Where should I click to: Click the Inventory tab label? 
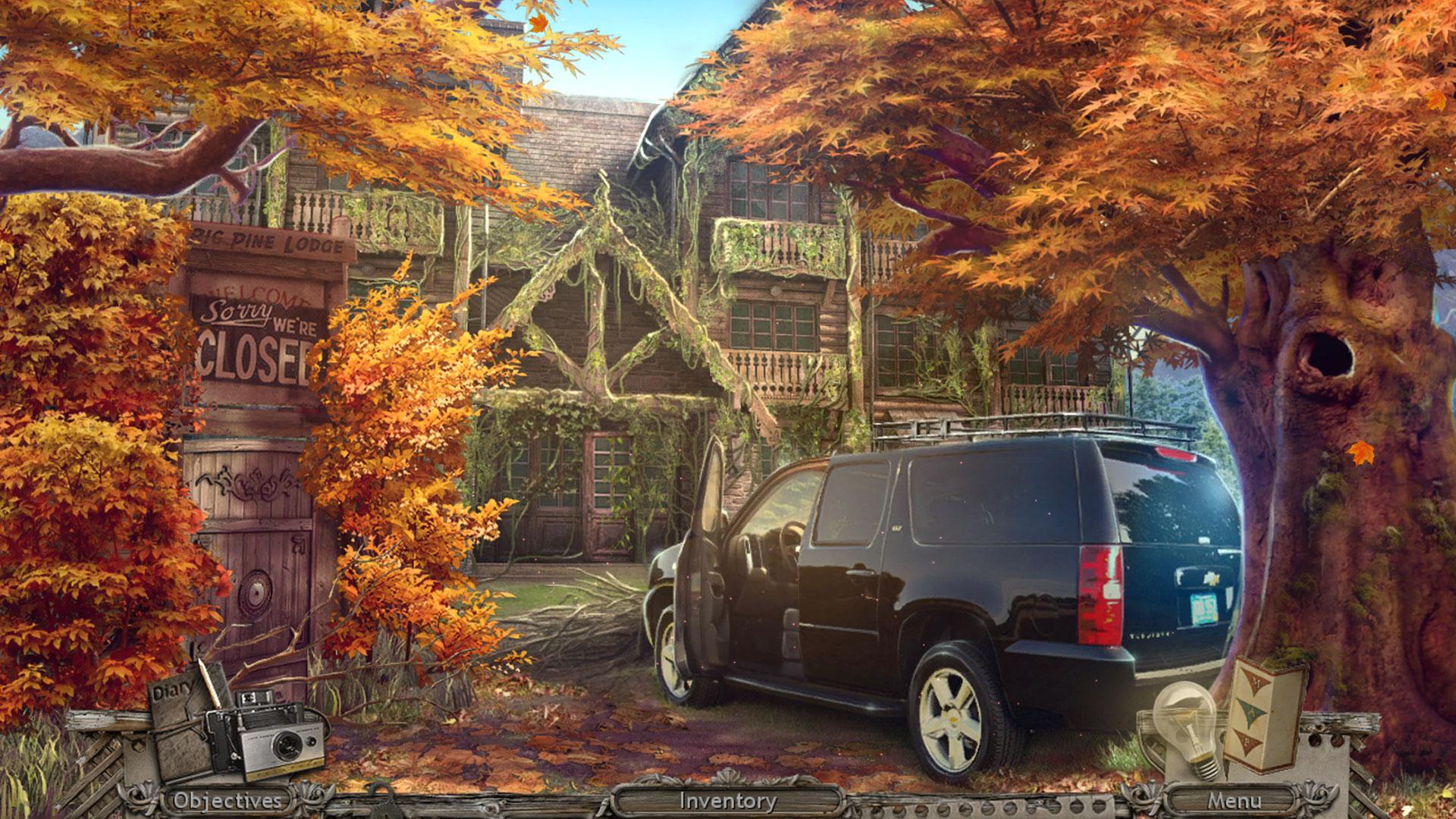coord(726,799)
